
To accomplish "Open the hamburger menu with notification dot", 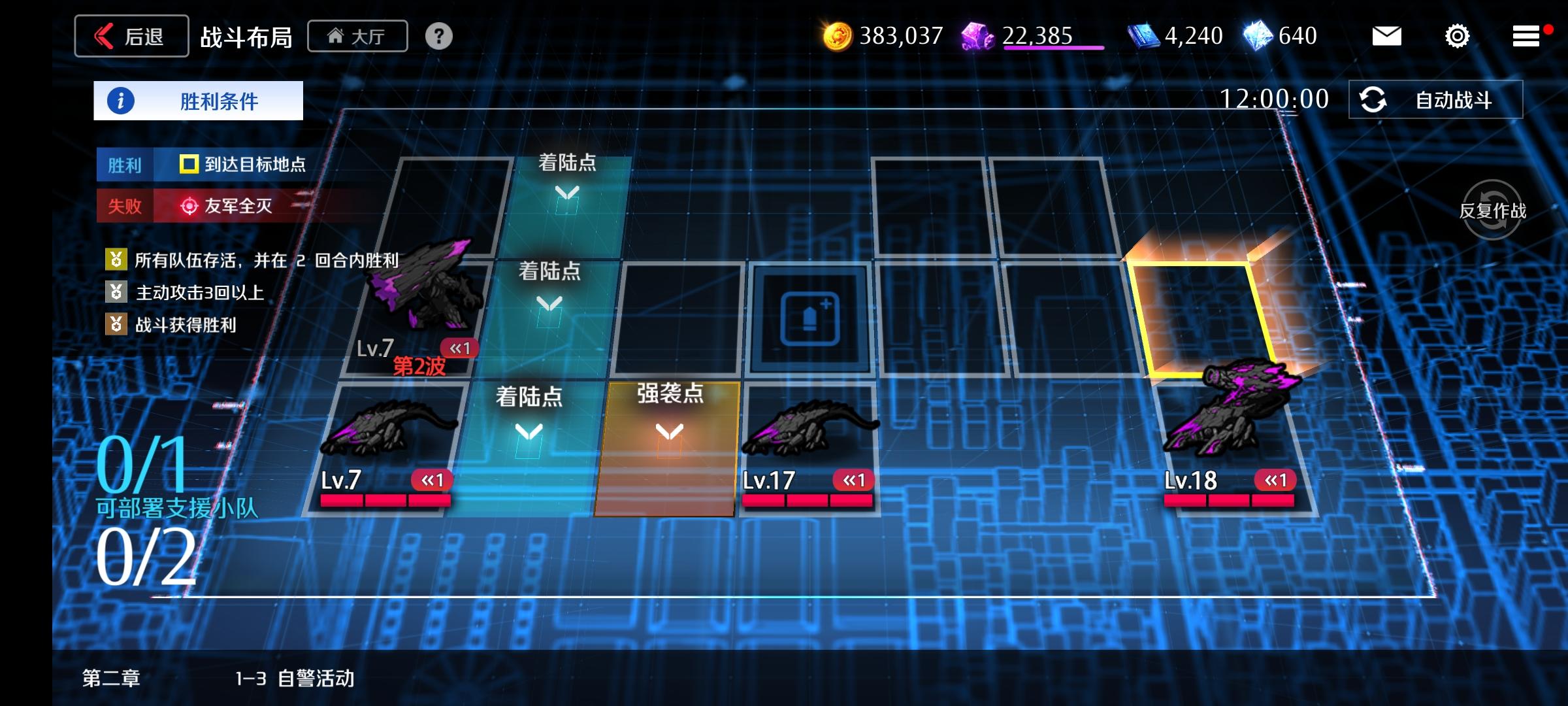I will (x=1526, y=37).
